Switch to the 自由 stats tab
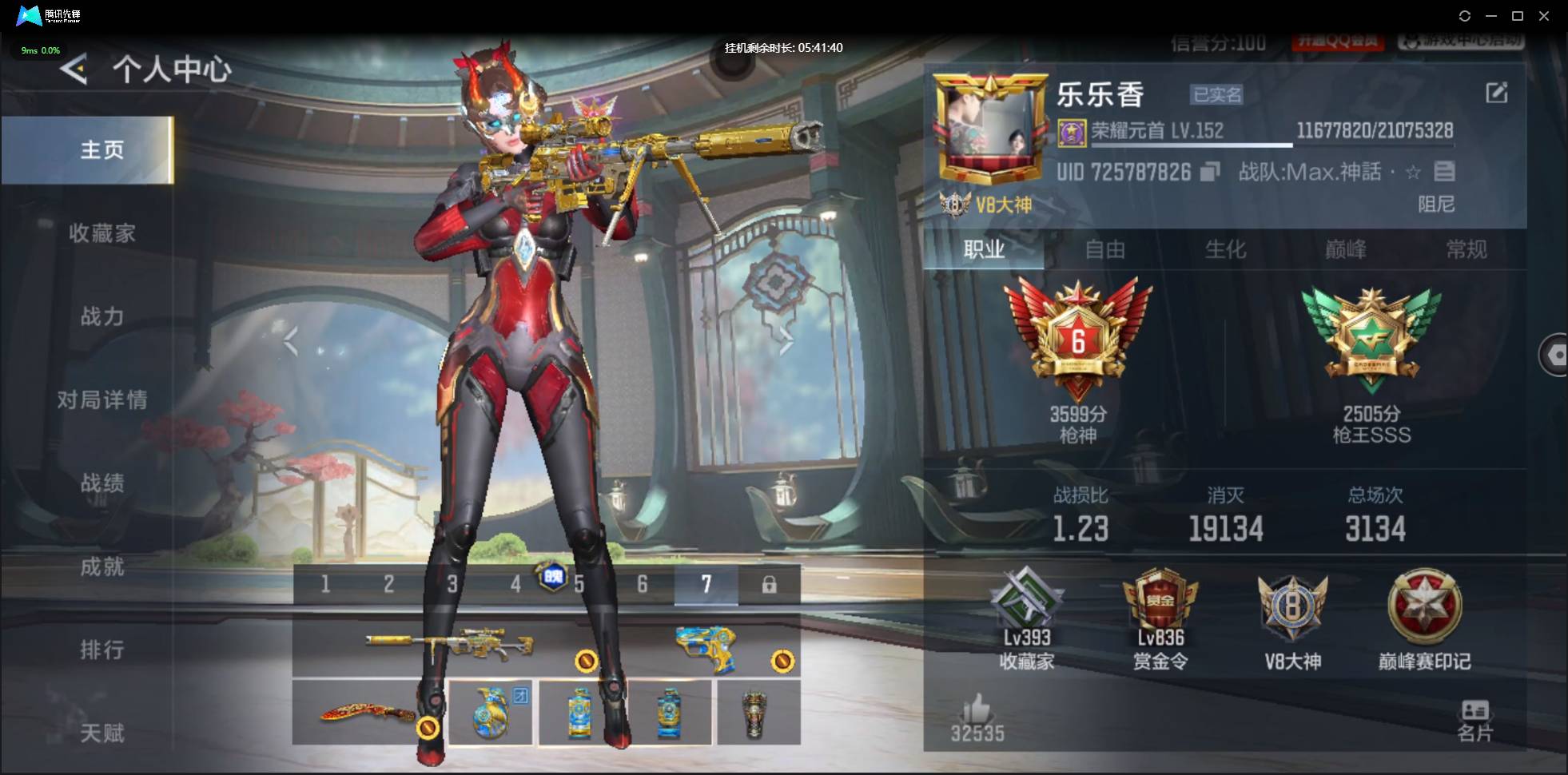The image size is (1568, 775). pyautogui.click(x=1104, y=250)
